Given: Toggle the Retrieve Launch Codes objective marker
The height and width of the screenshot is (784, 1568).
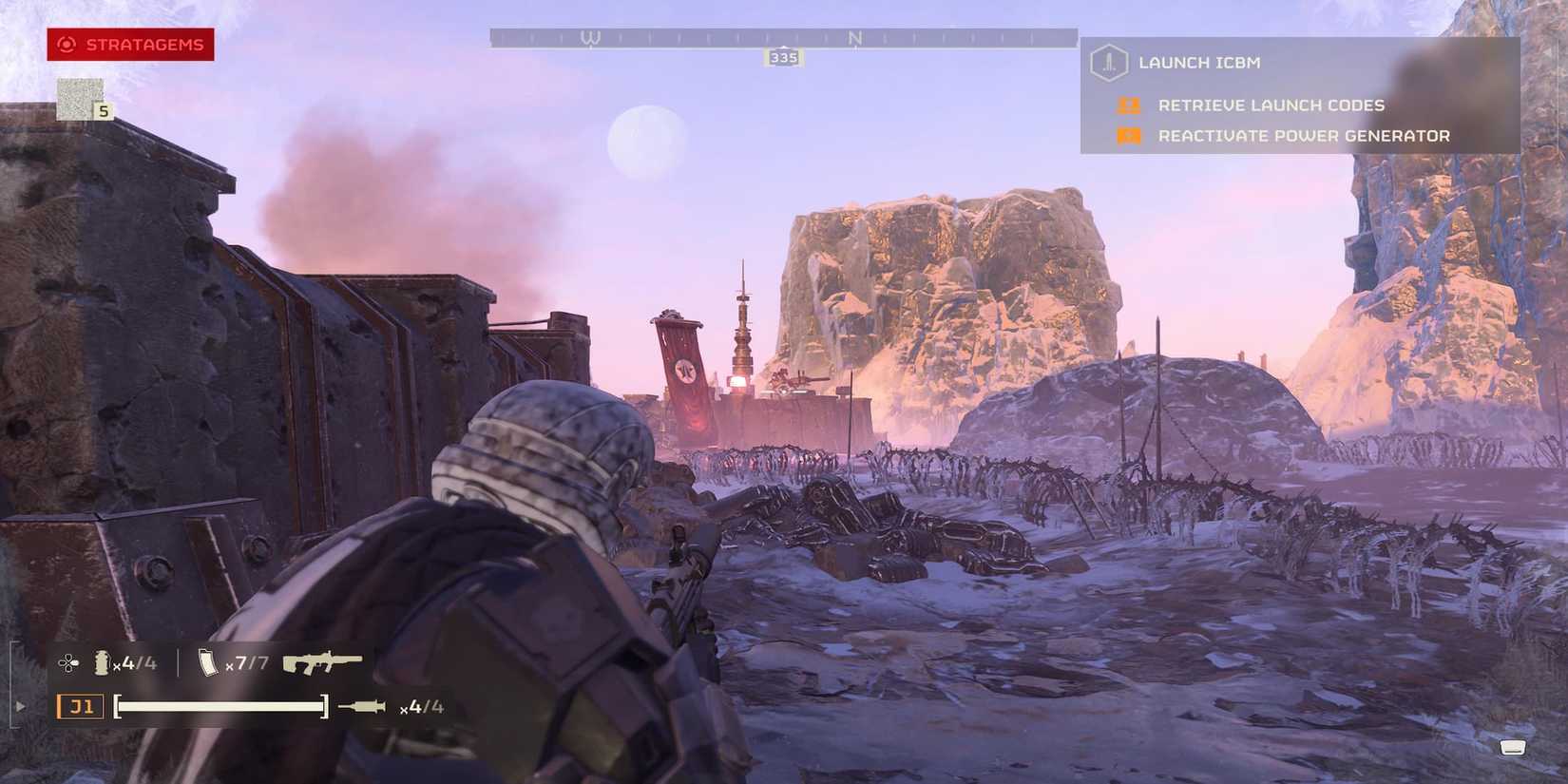Looking at the screenshot, I should pos(1128,105).
